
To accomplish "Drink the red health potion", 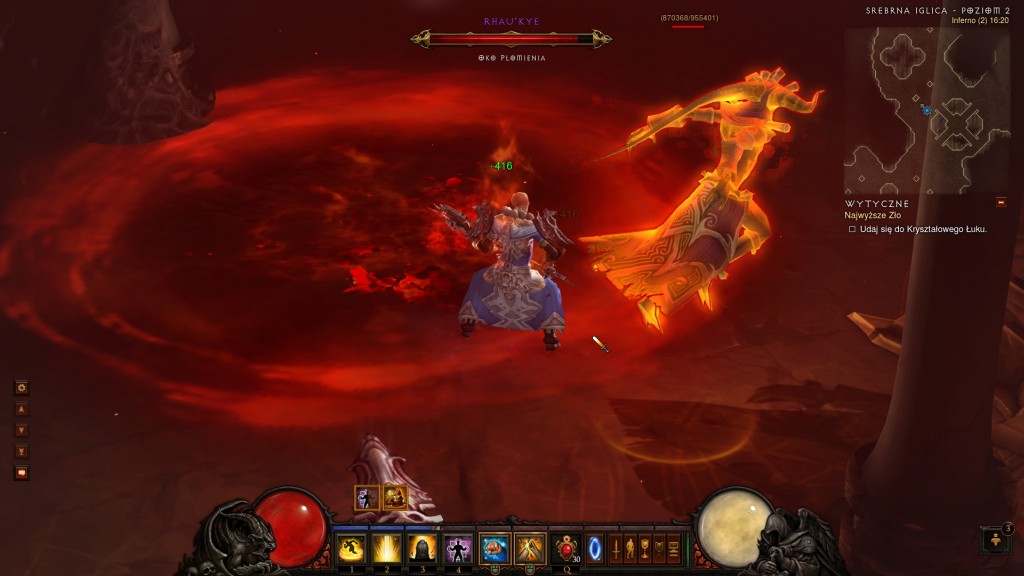I will [567, 548].
